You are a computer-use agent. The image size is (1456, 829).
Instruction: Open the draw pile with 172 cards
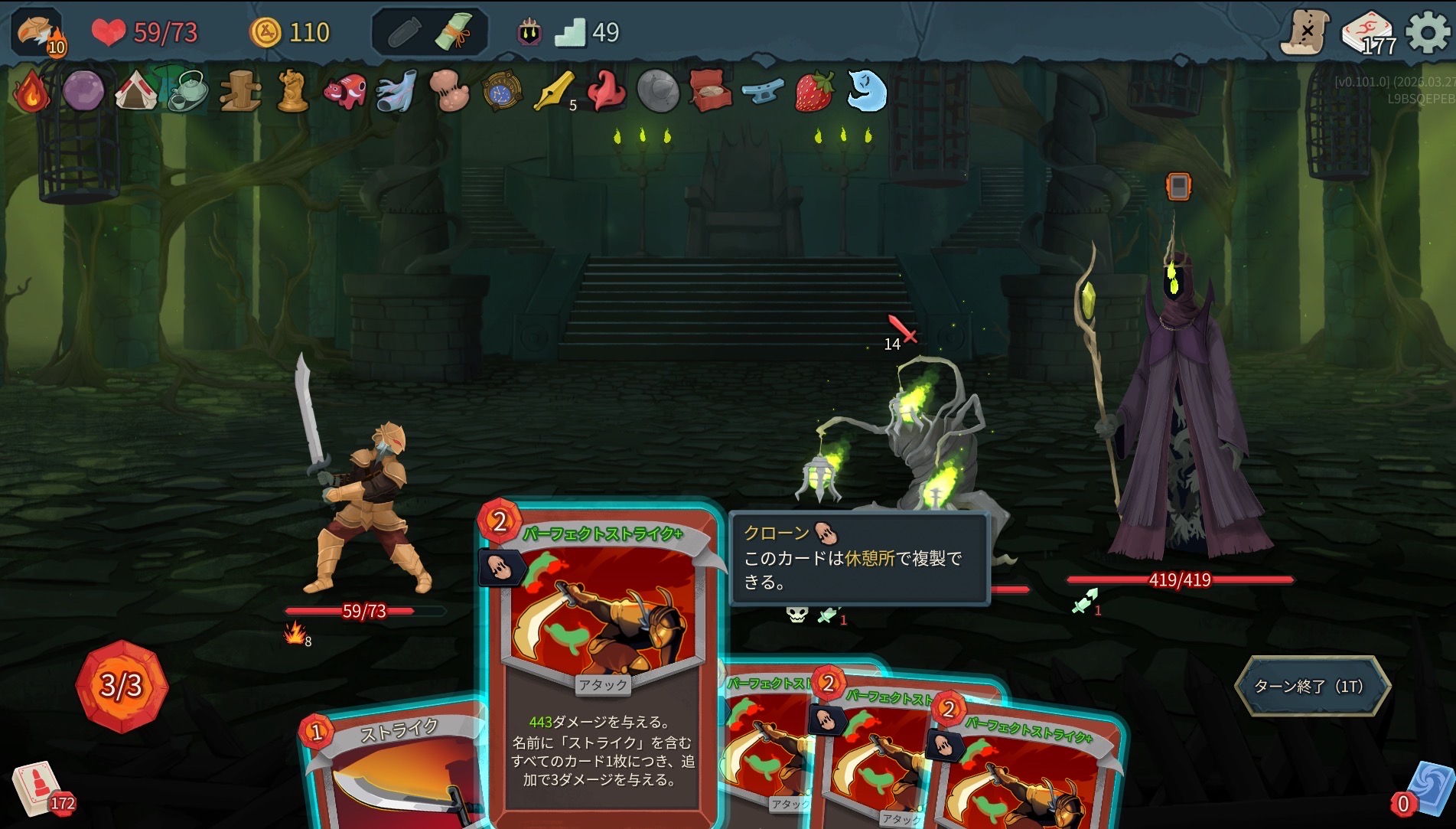[x=37, y=788]
